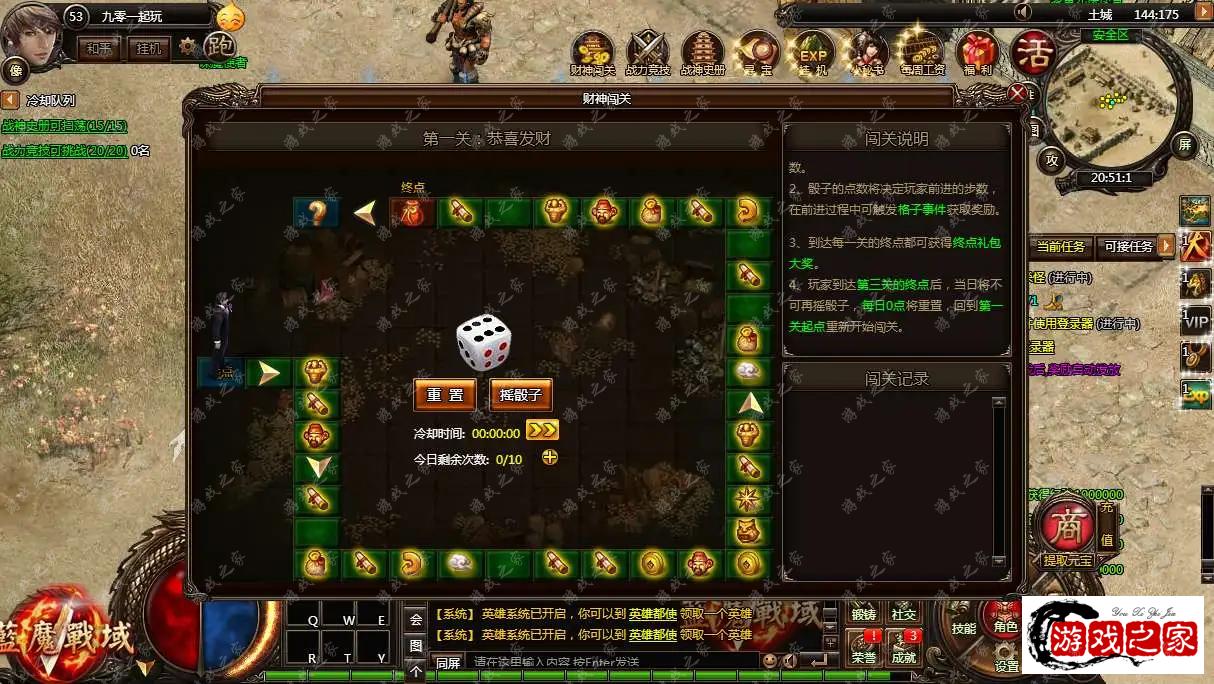Open the 战力竞技 arena icon
Screen dimensions: 1214x684
click(x=647, y=52)
